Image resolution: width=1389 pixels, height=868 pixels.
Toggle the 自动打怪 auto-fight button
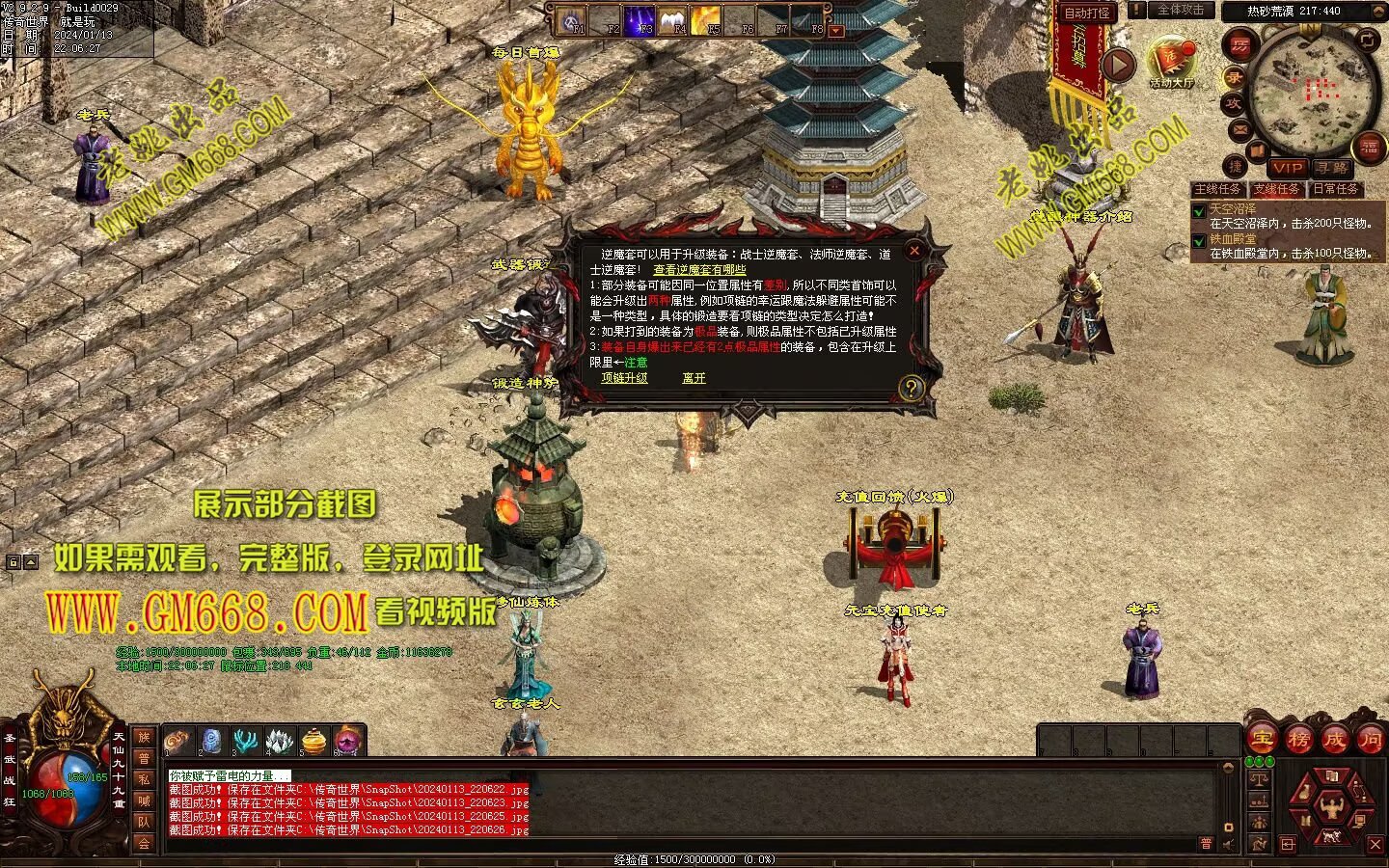click(1087, 13)
